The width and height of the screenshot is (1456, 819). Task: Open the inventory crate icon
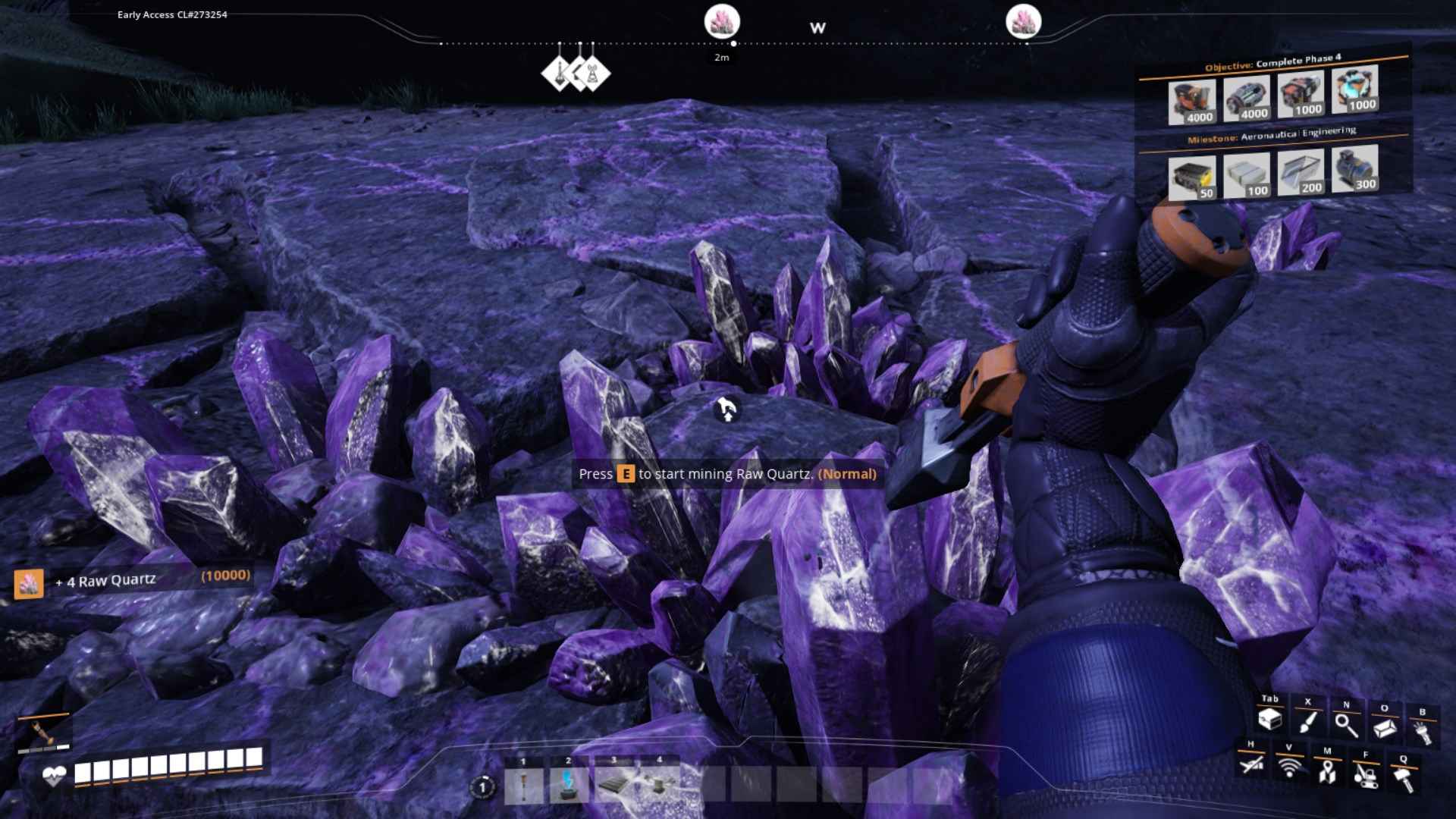[x=1269, y=720]
